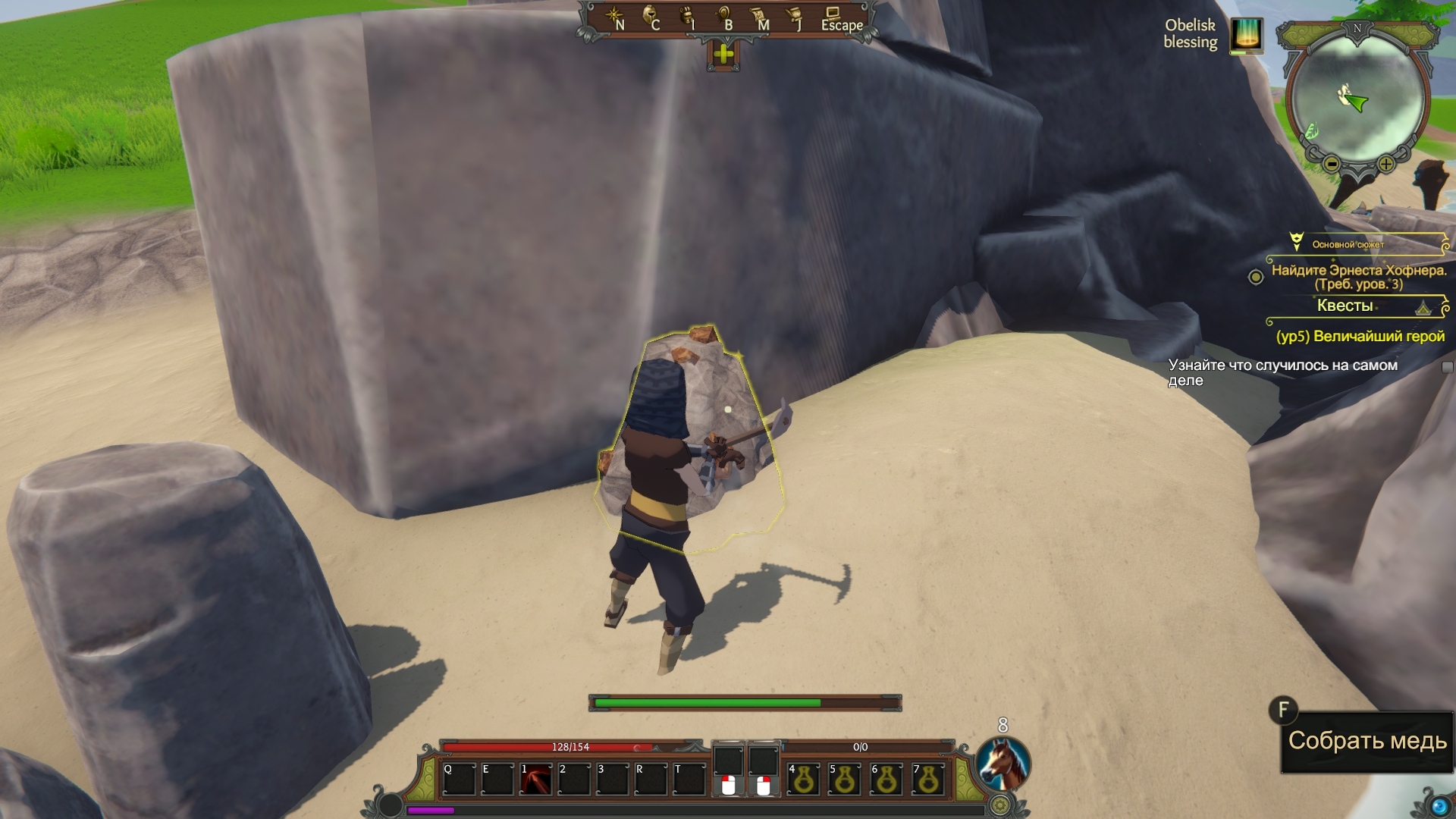The image size is (1456, 819).
Task: Open the inventory backpack icon
Action: (687, 17)
